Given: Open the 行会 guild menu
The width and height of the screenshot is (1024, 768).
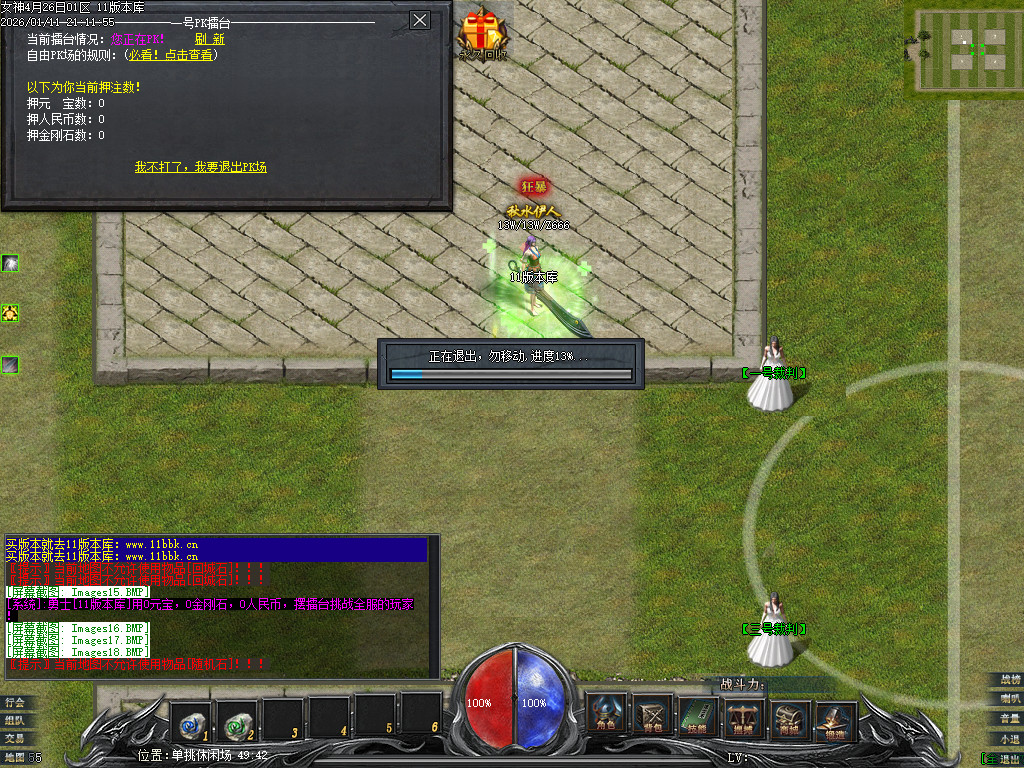Looking at the screenshot, I should coord(14,702).
